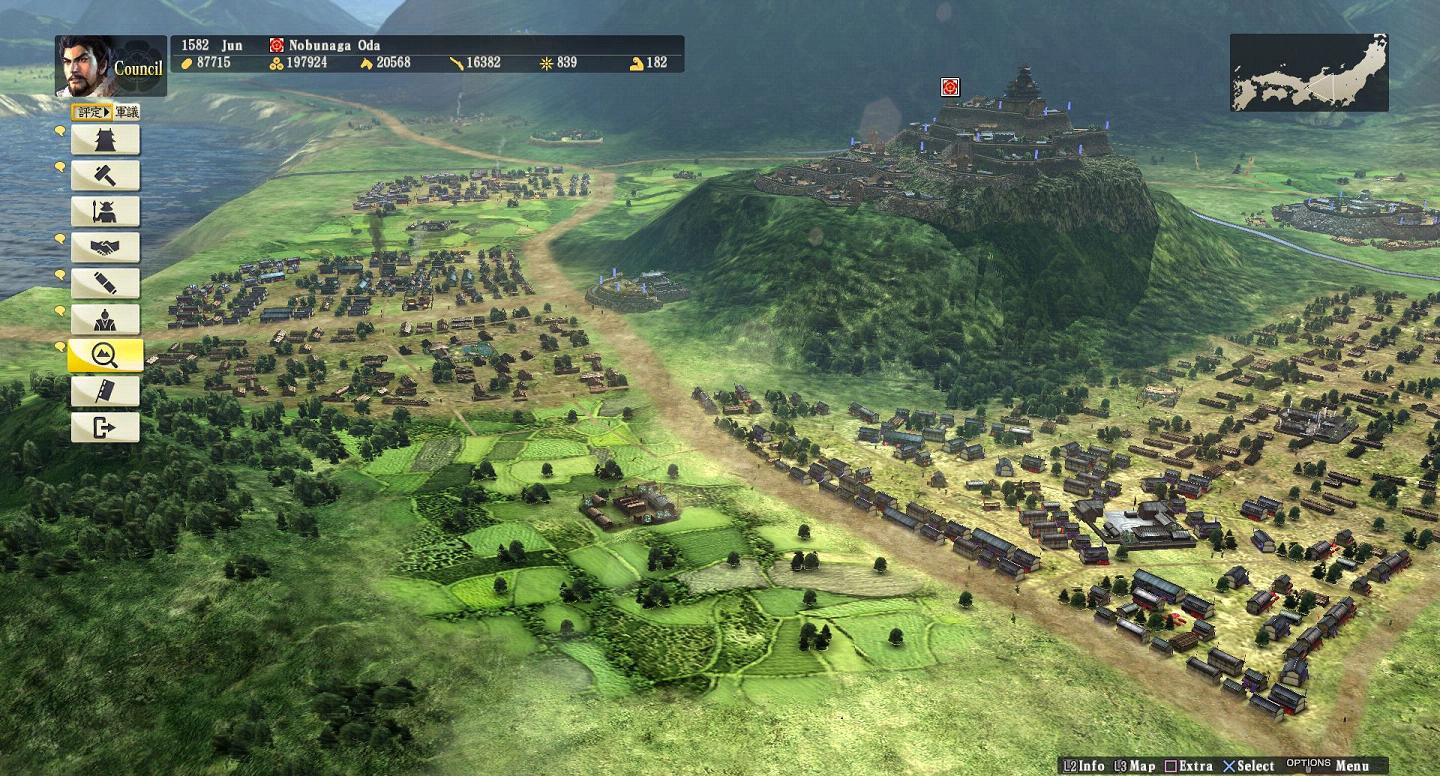Image resolution: width=1440 pixels, height=776 pixels.
Task: Open the banner flag menu button
Action: (x=105, y=392)
